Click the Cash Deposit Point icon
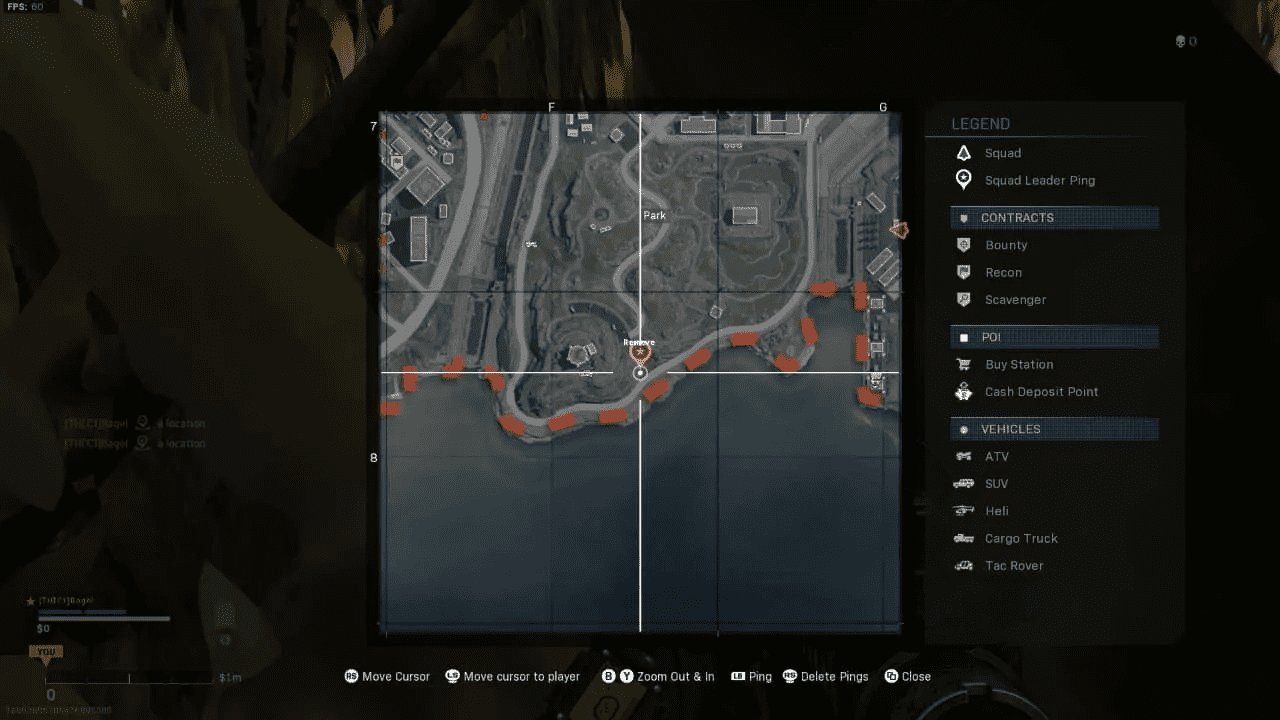The image size is (1280, 720). click(x=963, y=391)
